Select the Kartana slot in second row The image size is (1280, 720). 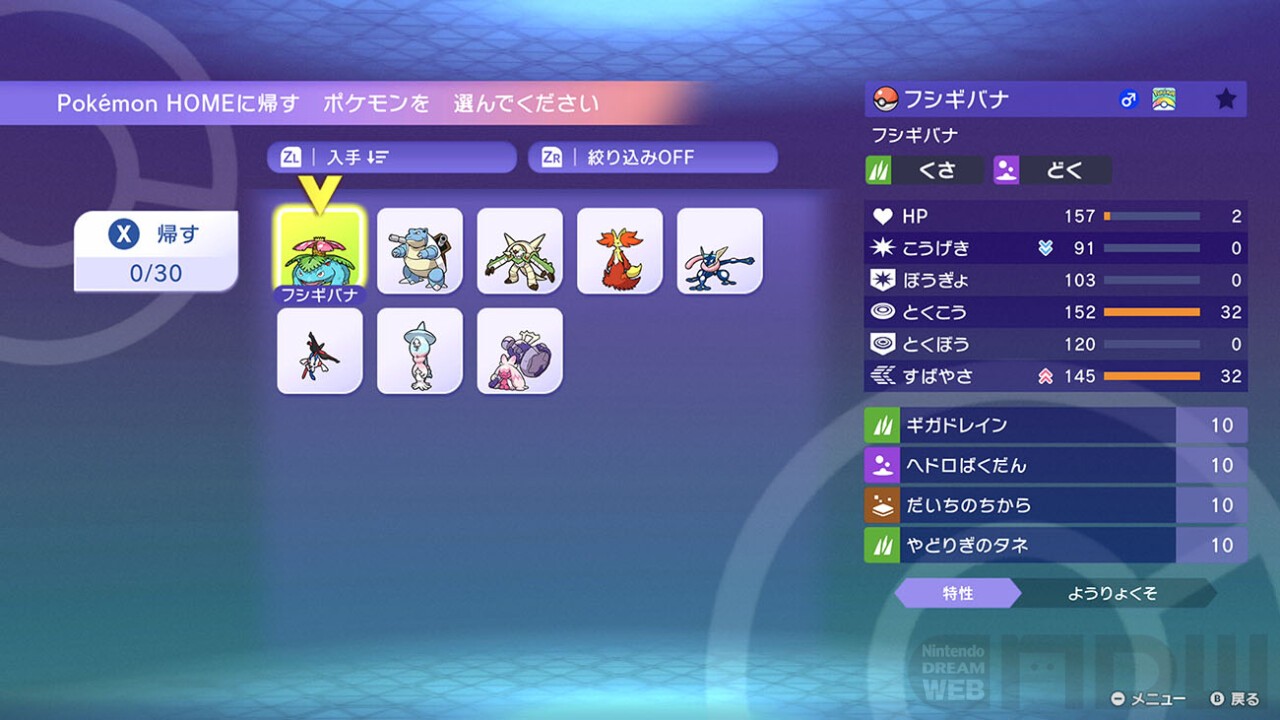pyautogui.click(x=320, y=351)
